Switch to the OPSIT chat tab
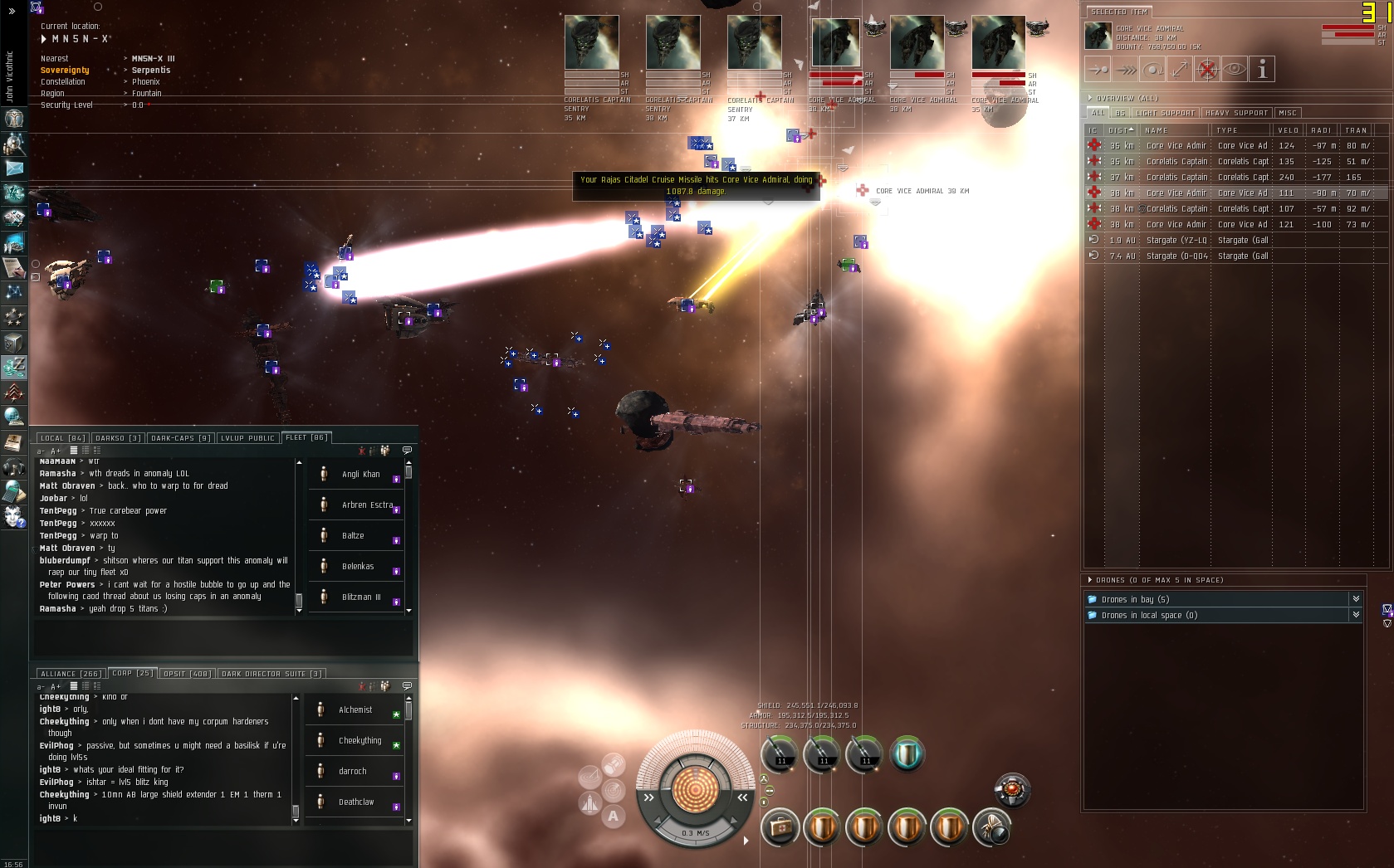The image size is (1394, 868). [188, 674]
